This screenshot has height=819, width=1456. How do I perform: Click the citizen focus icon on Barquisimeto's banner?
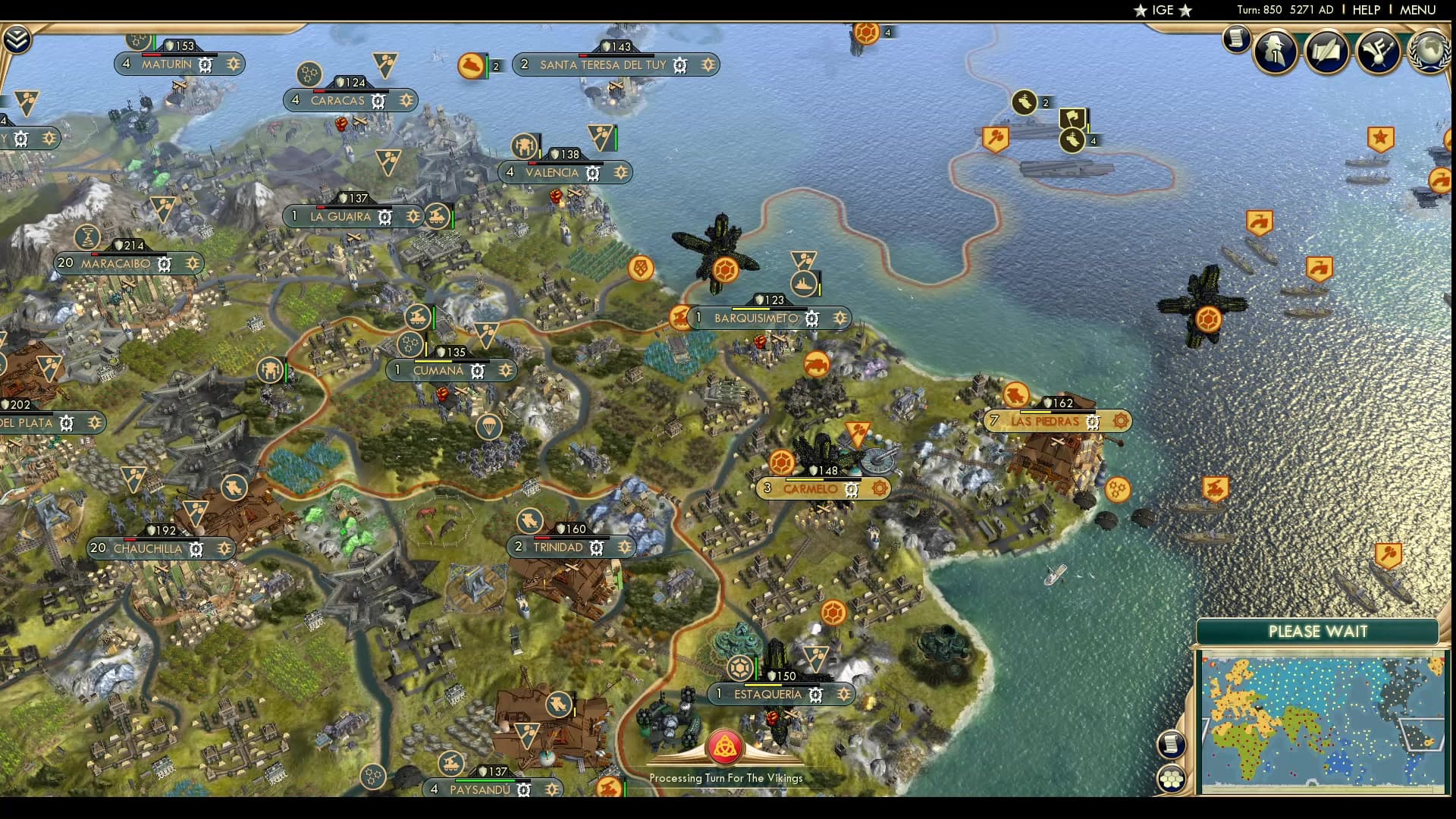[x=839, y=318]
